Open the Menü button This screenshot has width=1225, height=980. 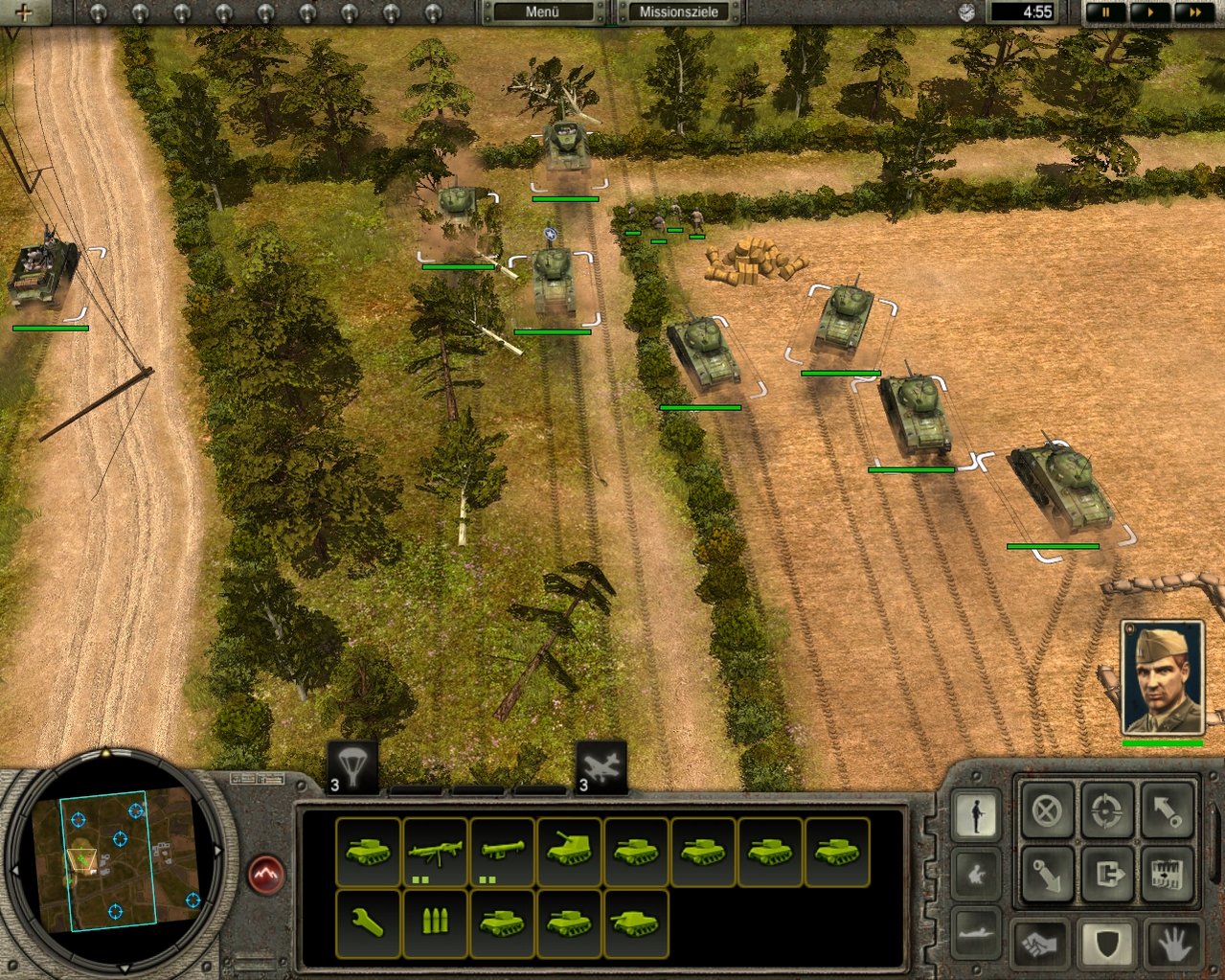(x=542, y=12)
